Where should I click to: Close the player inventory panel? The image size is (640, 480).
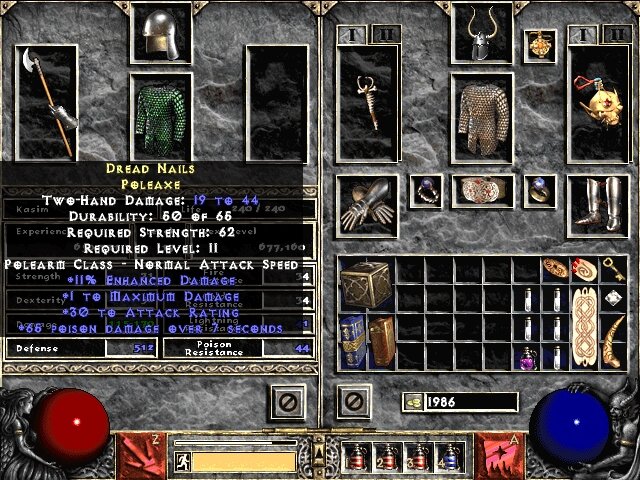tap(352, 402)
